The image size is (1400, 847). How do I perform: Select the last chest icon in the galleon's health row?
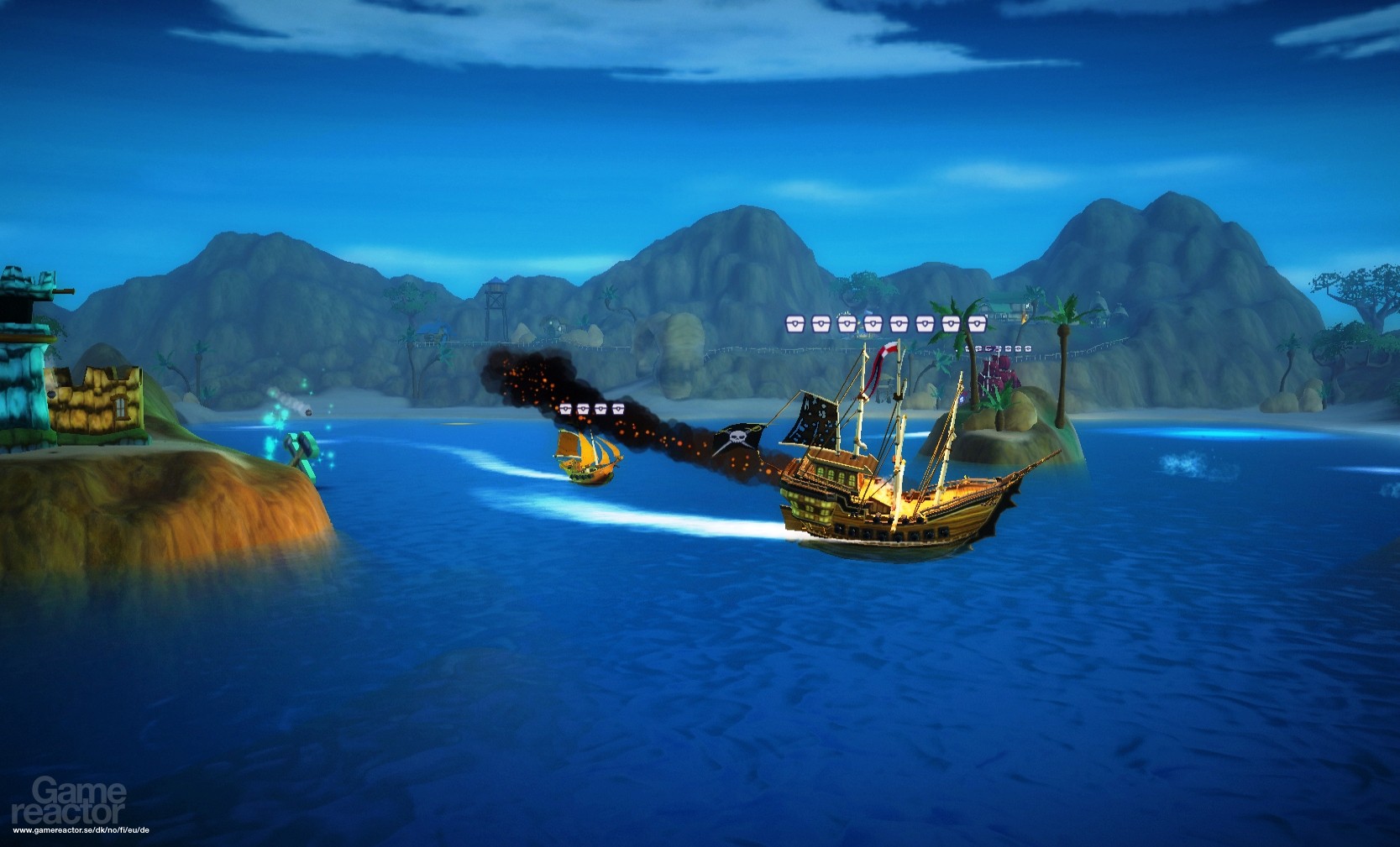[976, 323]
